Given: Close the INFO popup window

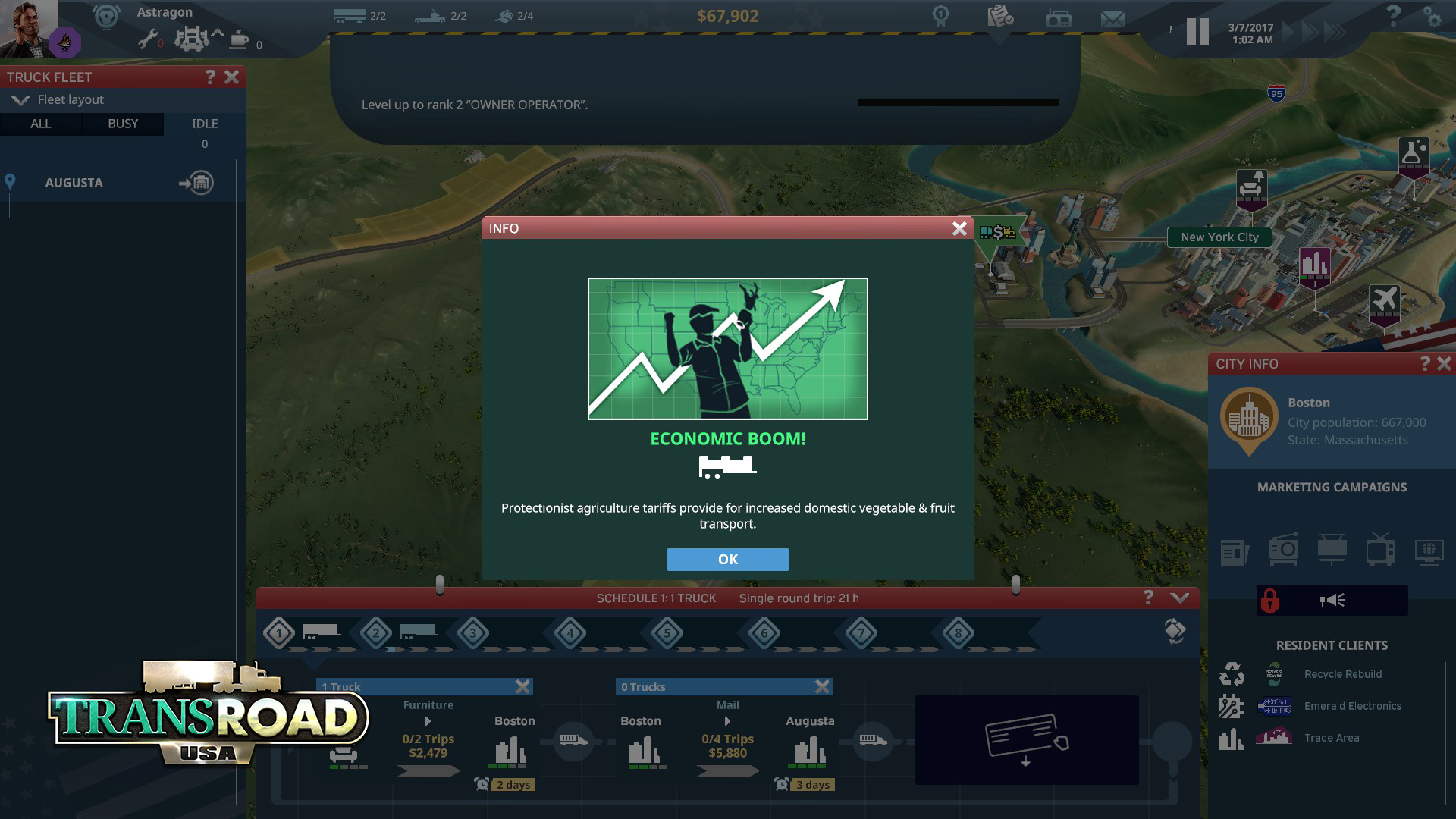Looking at the screenshot, I should (x=959, y=228).
